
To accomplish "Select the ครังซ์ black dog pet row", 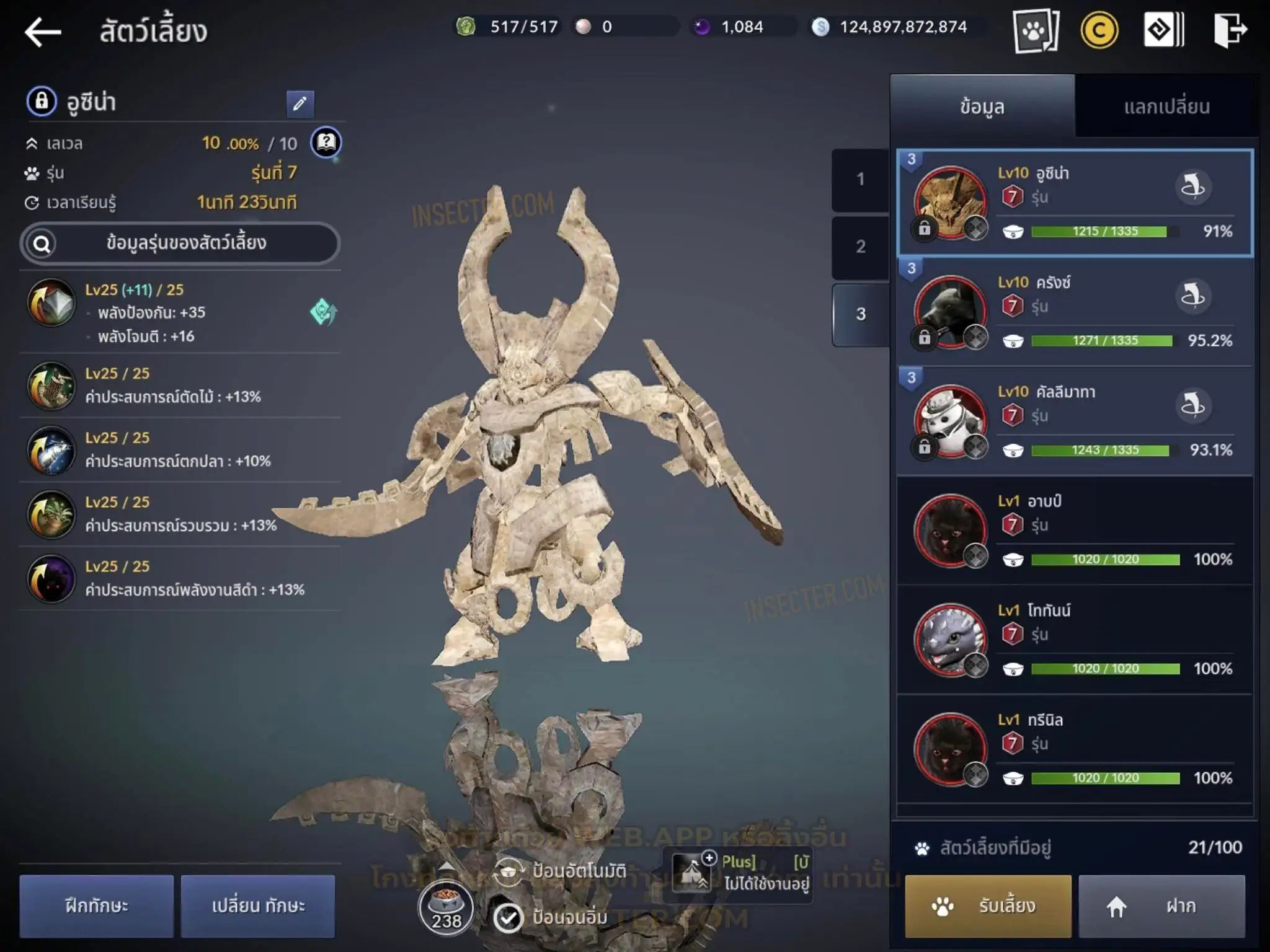I will point(1074,312).
